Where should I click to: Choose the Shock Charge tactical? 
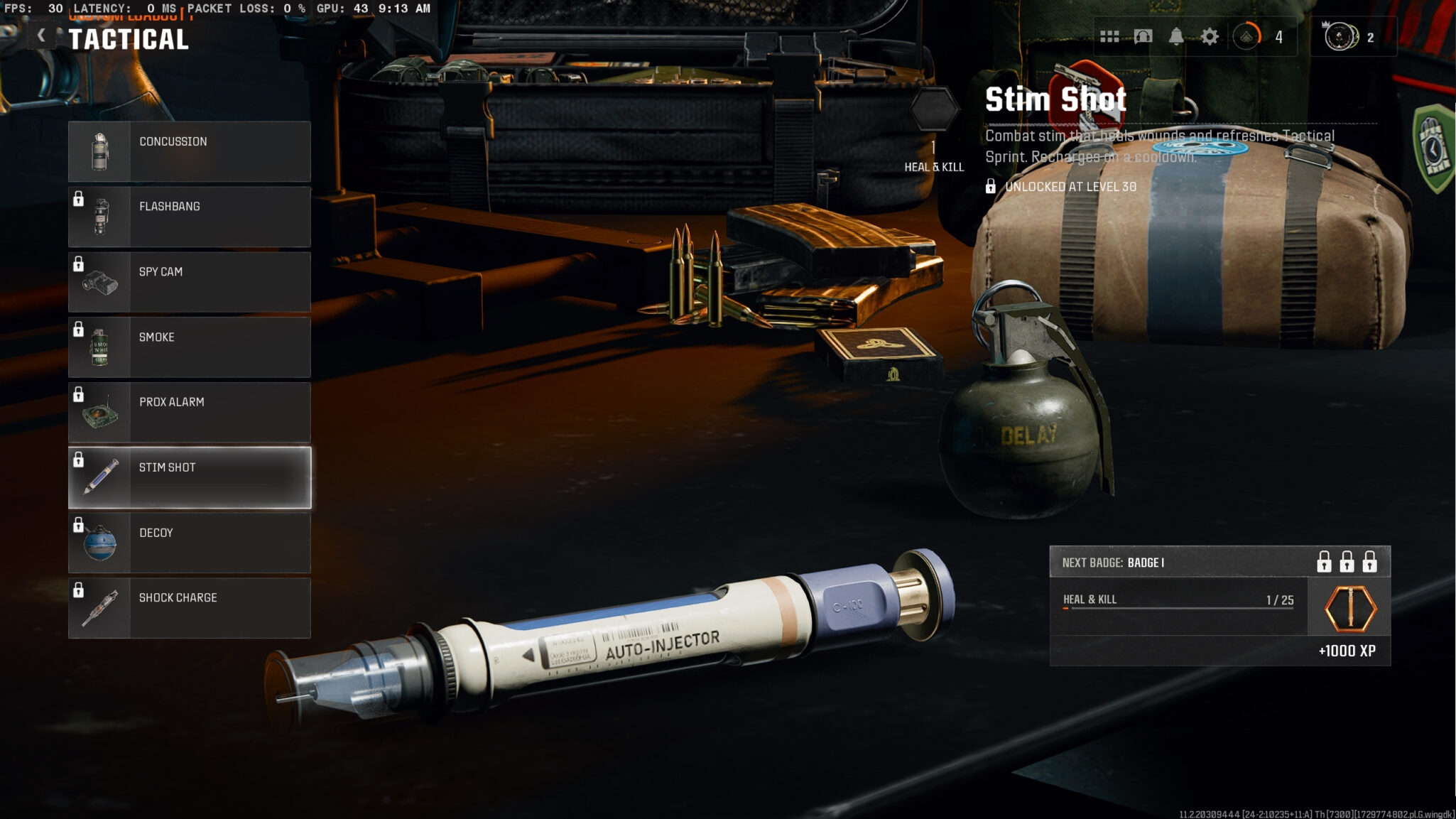coord(189,608)
